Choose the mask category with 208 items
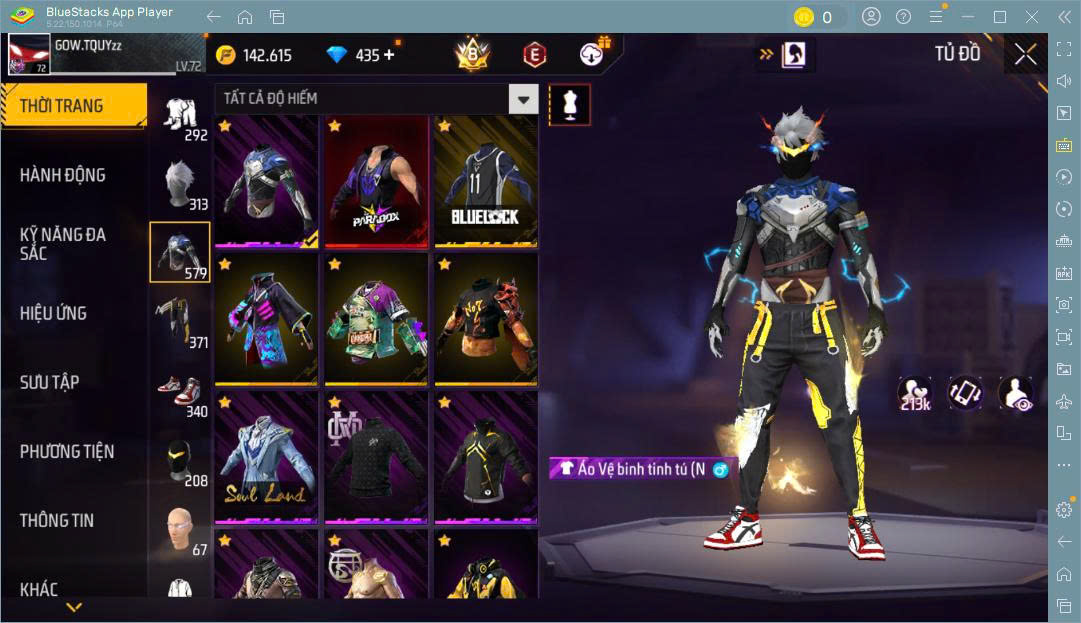1081x623 pixels. pos(181,462)
